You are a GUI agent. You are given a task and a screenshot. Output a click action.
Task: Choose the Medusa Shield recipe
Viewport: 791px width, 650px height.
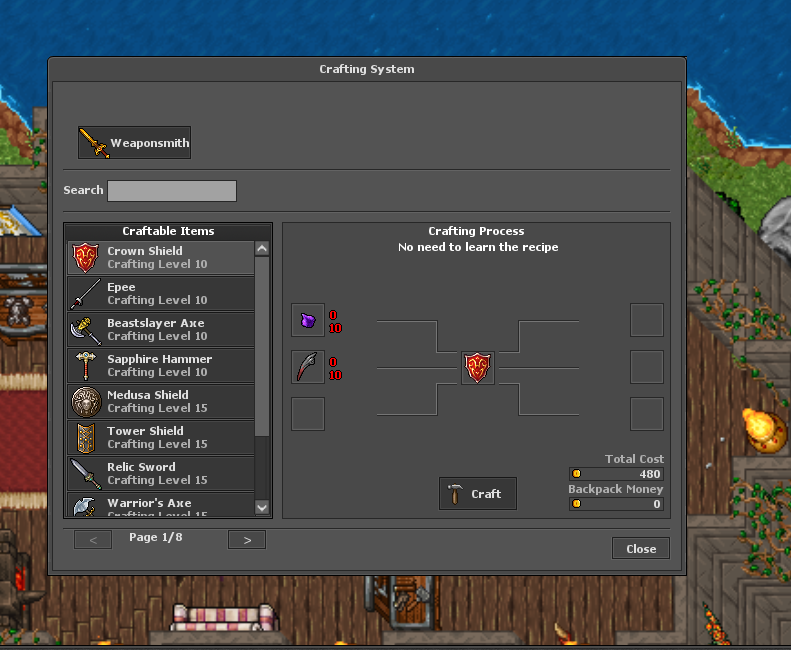coord(160,402)
